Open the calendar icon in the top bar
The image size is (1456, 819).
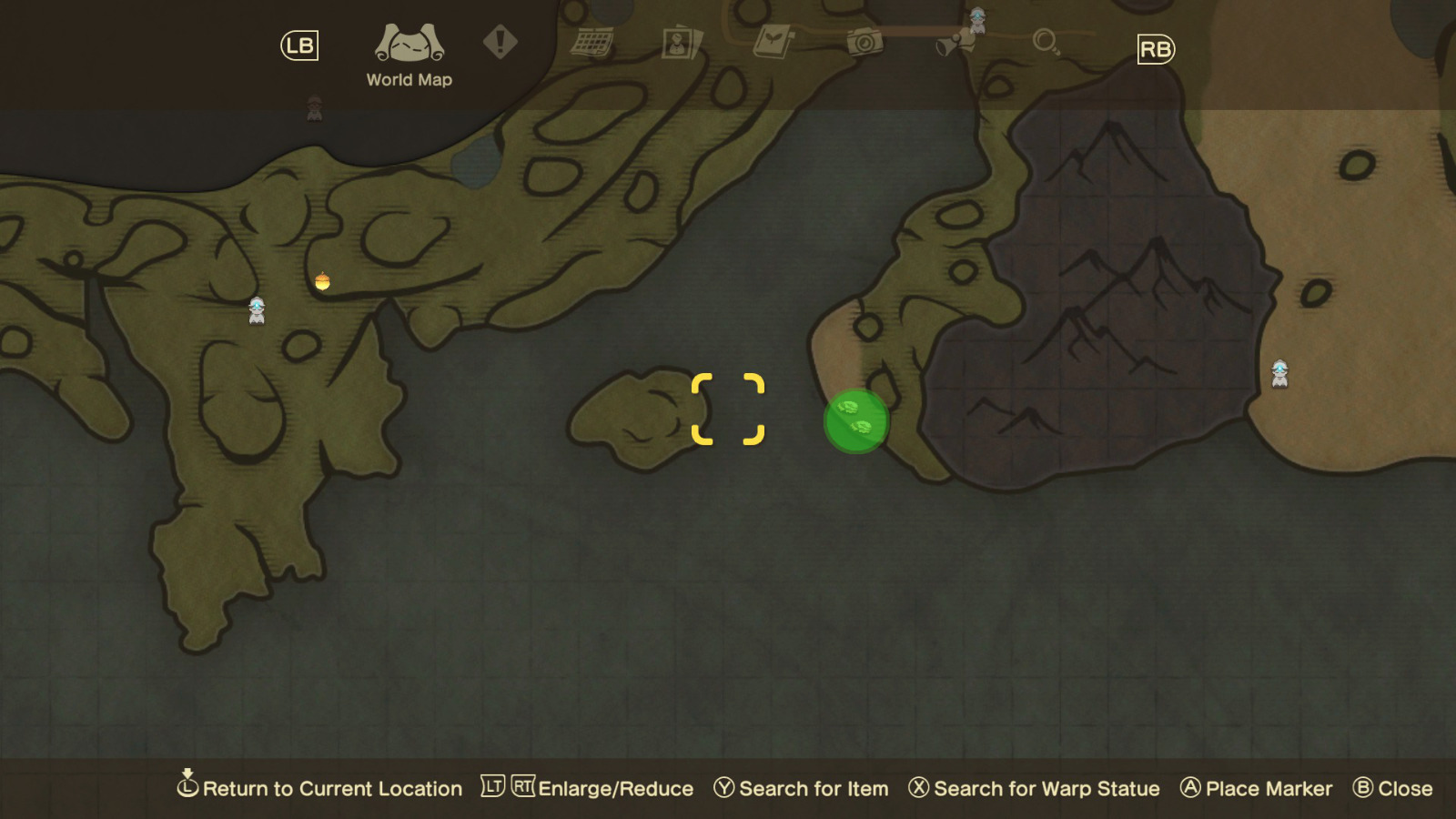[591, 41]
